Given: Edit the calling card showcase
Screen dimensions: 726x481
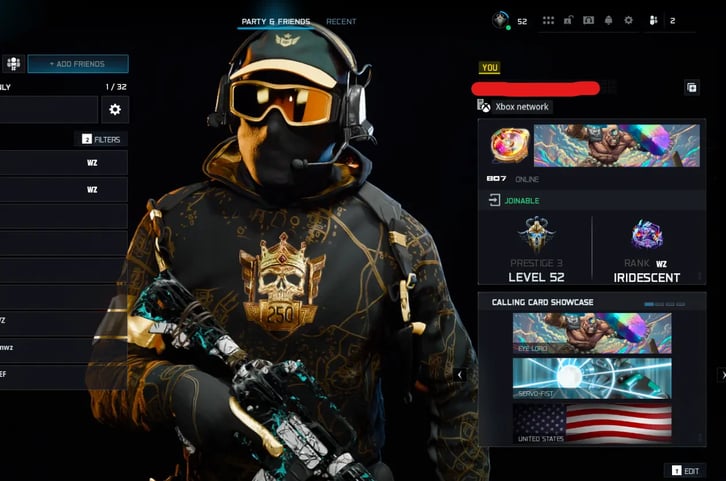Looking at the screenshot, I should tap(685, 469).
